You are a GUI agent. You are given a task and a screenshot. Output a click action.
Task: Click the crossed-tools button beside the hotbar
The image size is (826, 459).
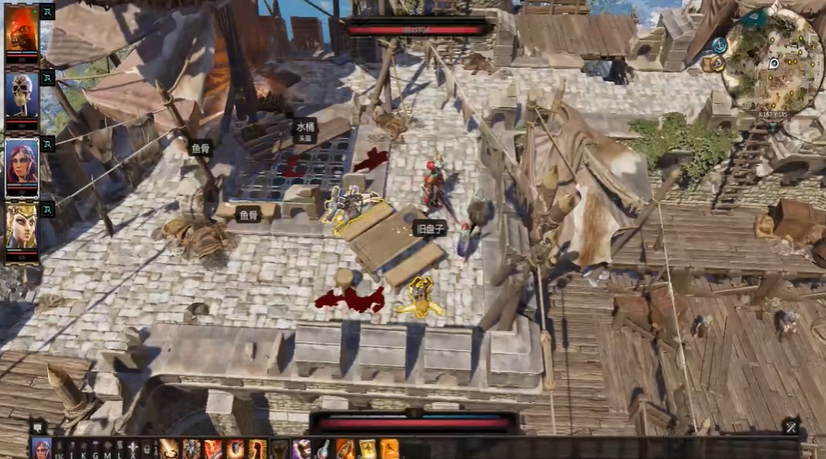(791, 428)
